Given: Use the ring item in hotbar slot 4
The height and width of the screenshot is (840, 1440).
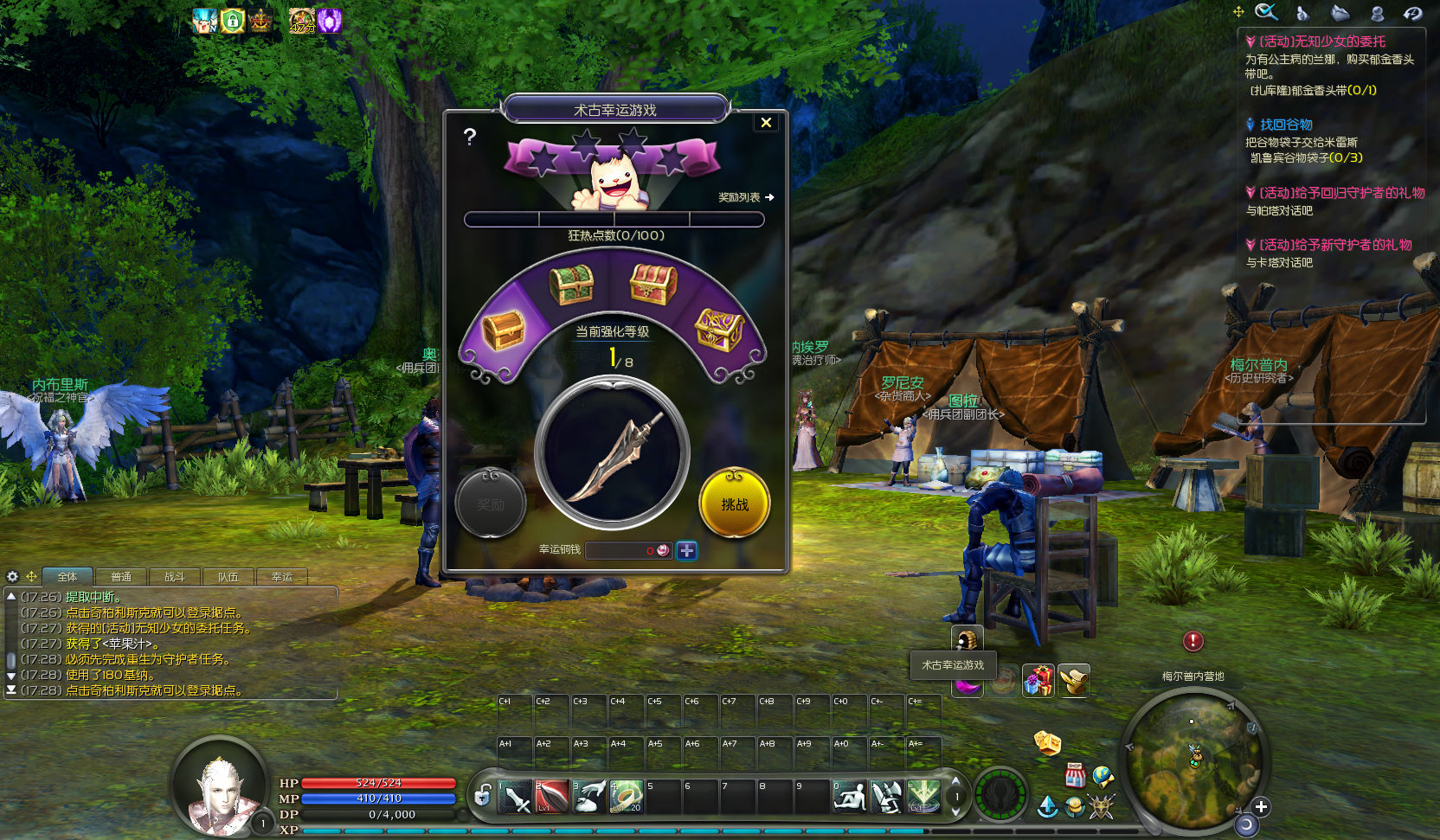Looking at the screenshot, I should pos(626,796).
